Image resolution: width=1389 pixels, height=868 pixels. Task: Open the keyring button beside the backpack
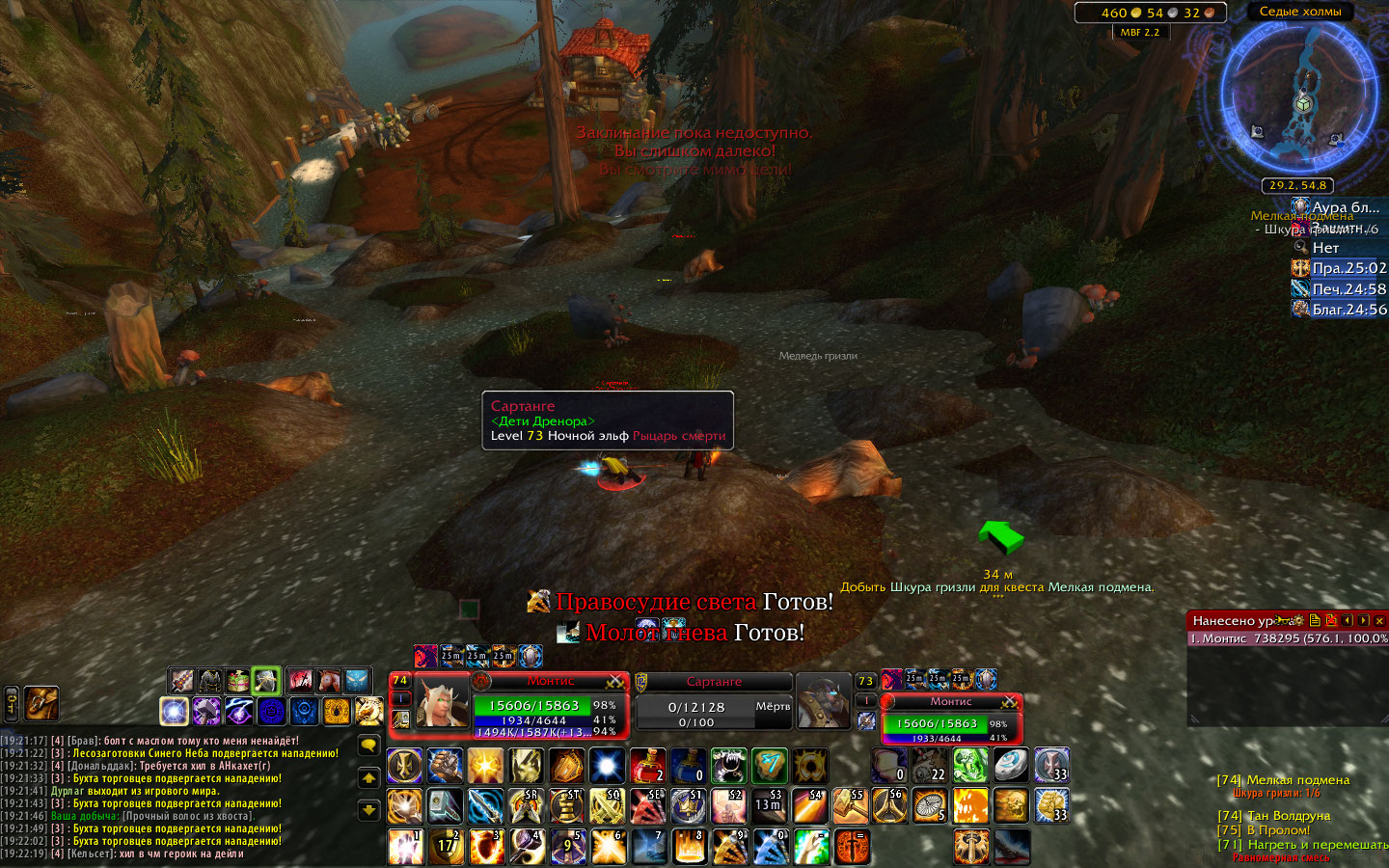(x=12, y=703)
